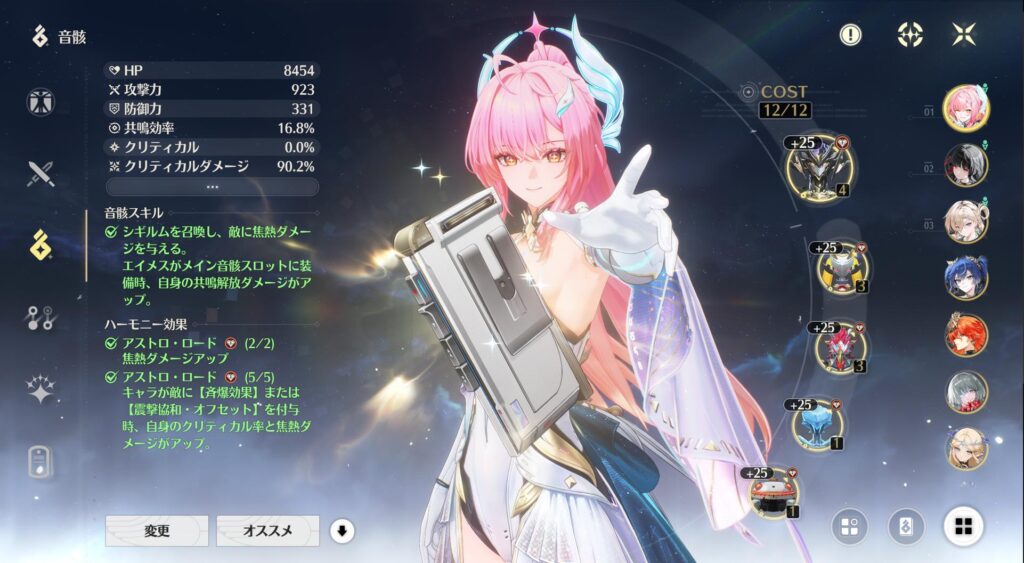Choose the black-haired character in slot 02

pos(966,165)
